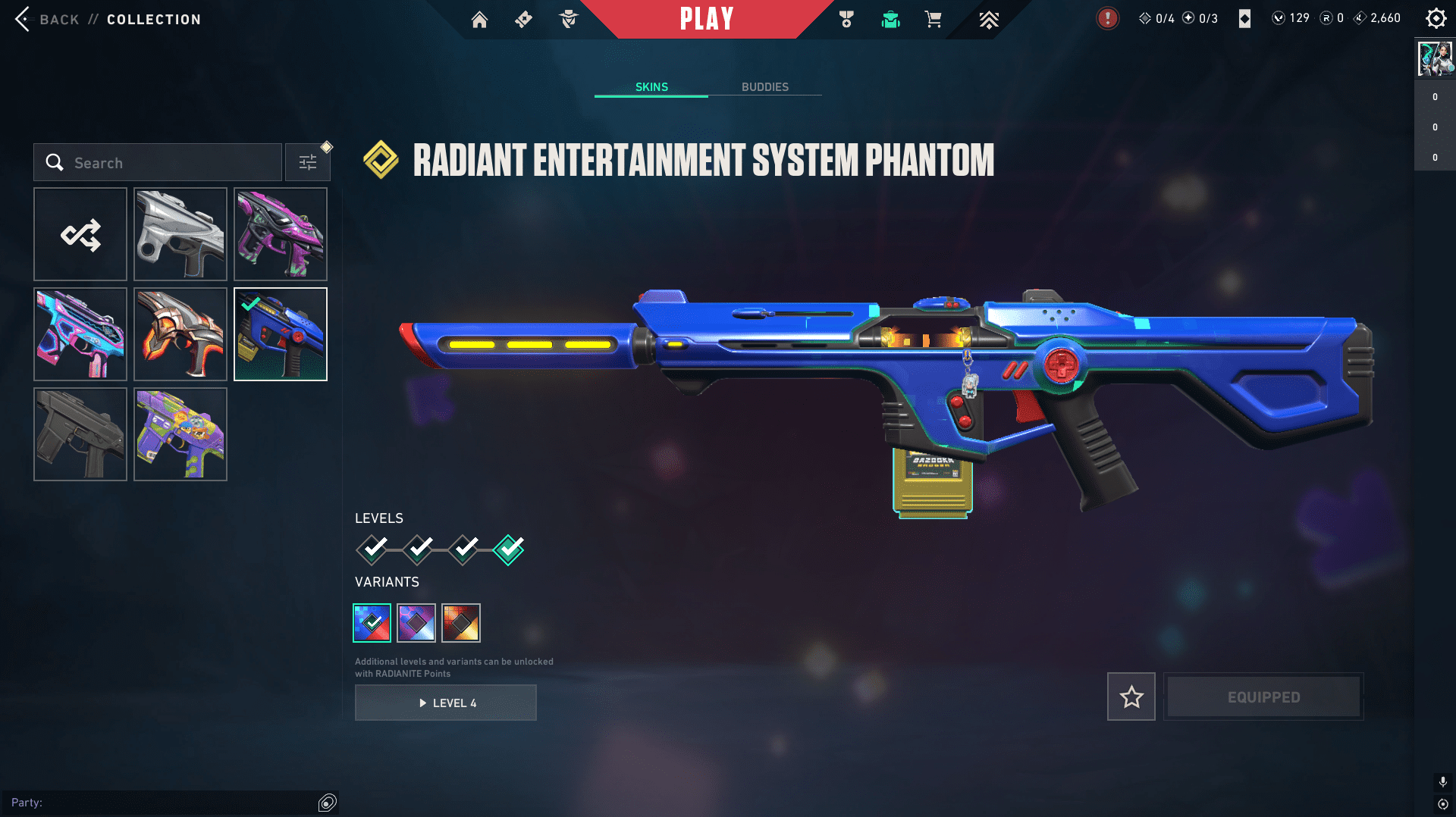Open the settings gear
The image size is (1456, 817).
tap(1436, 18)
